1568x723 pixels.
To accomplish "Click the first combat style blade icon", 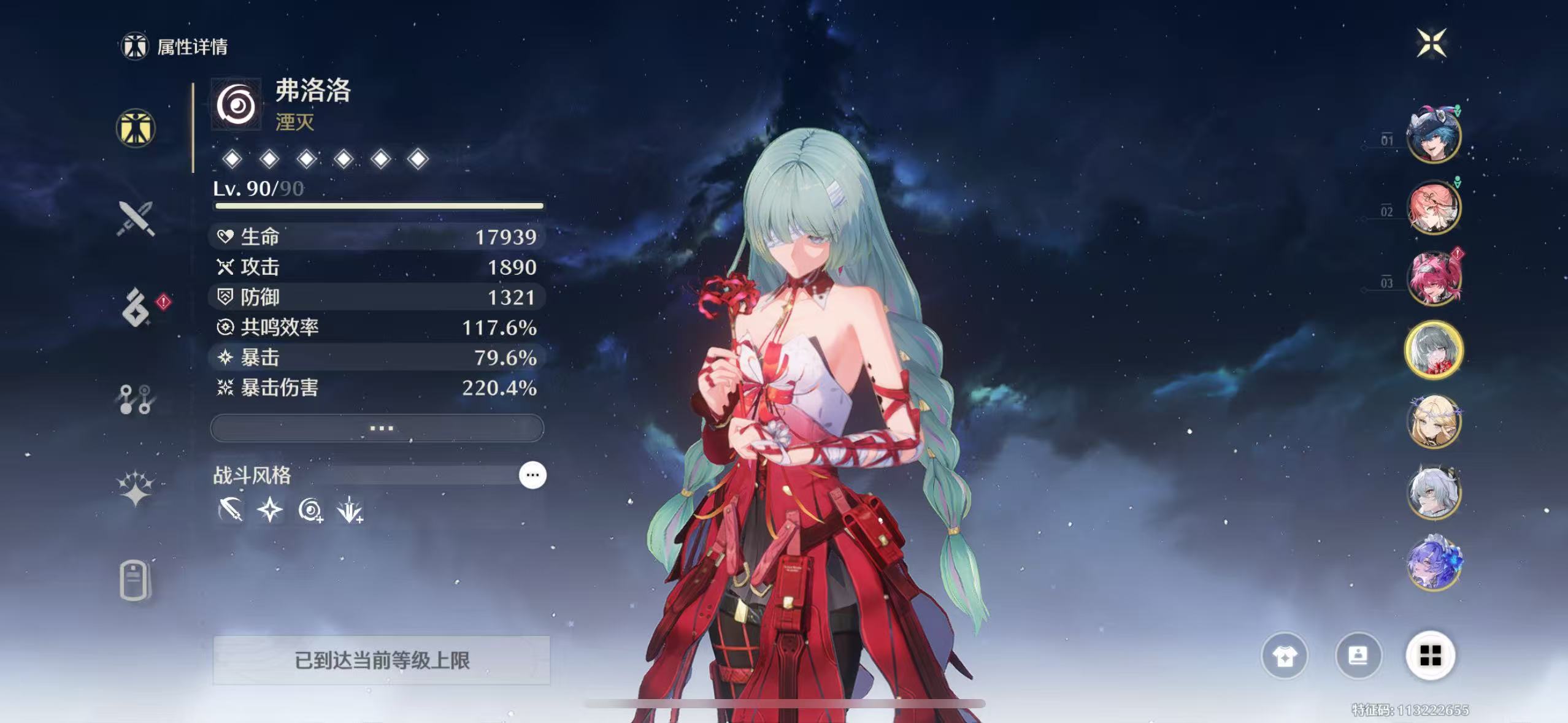I will click(x=231, y=510).
